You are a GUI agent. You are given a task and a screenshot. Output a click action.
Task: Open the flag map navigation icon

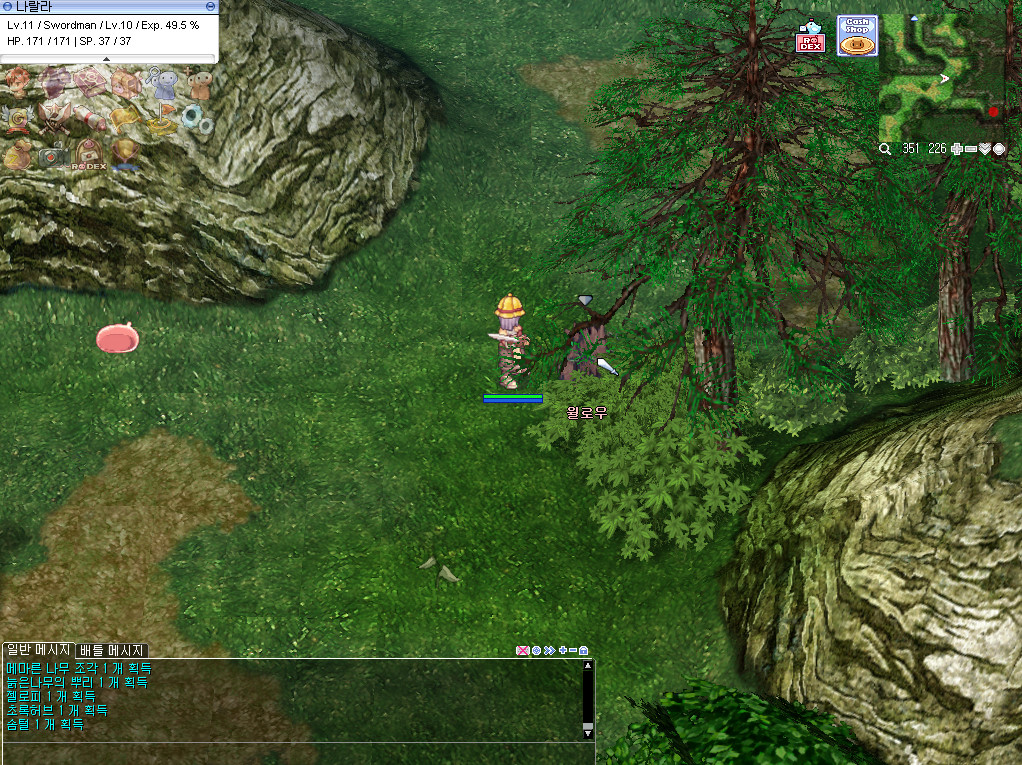pyautogui.click(x=162, y=119)
